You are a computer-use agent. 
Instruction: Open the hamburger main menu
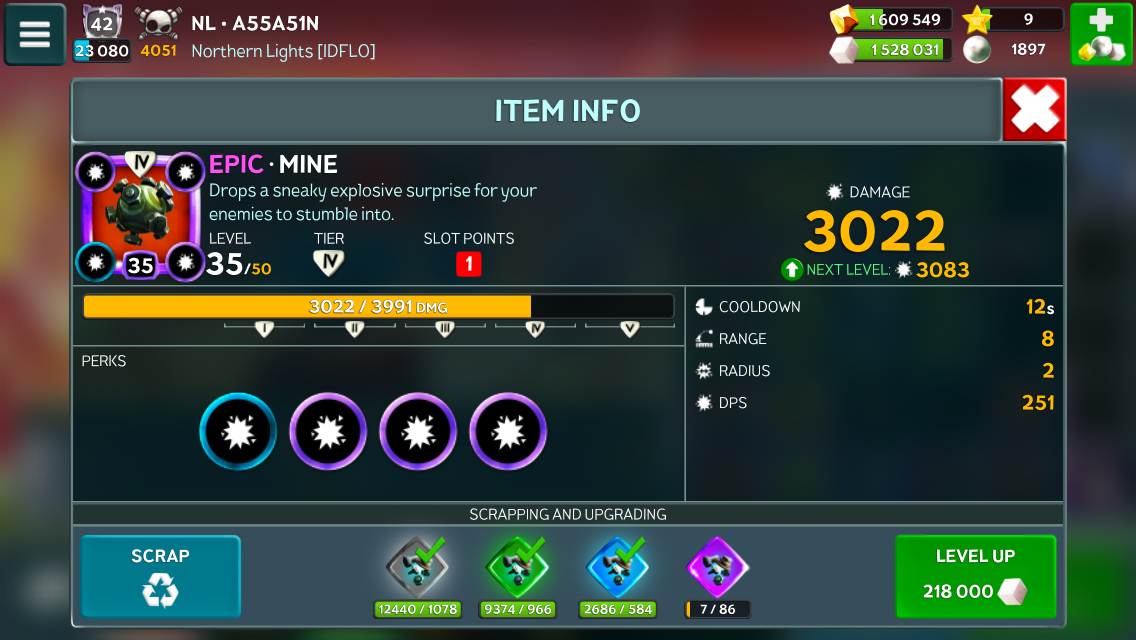35,34
